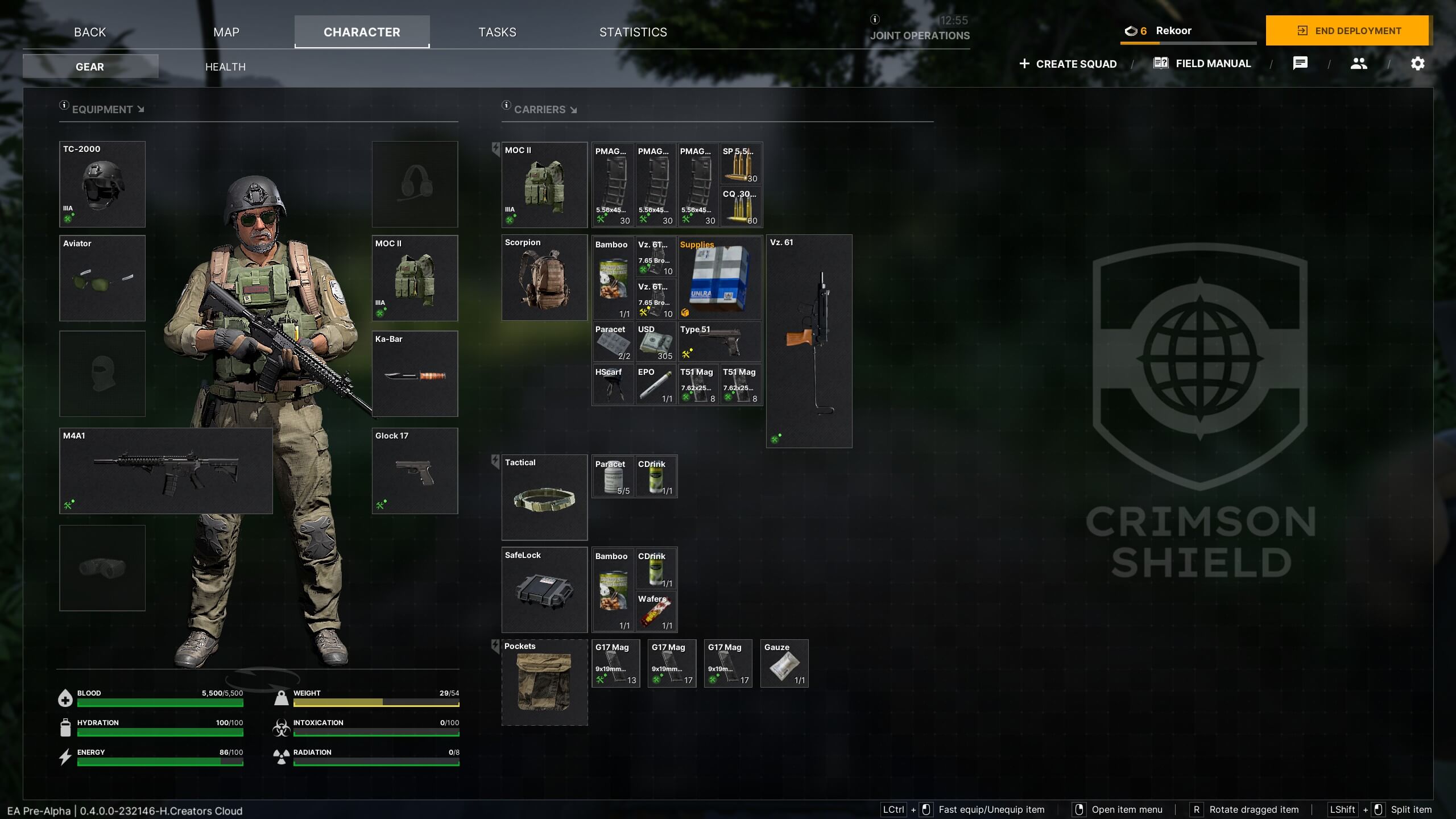Screen dimensions: 1456x819
Task: Open the Field Manual icon
Action: [1160, 63]
